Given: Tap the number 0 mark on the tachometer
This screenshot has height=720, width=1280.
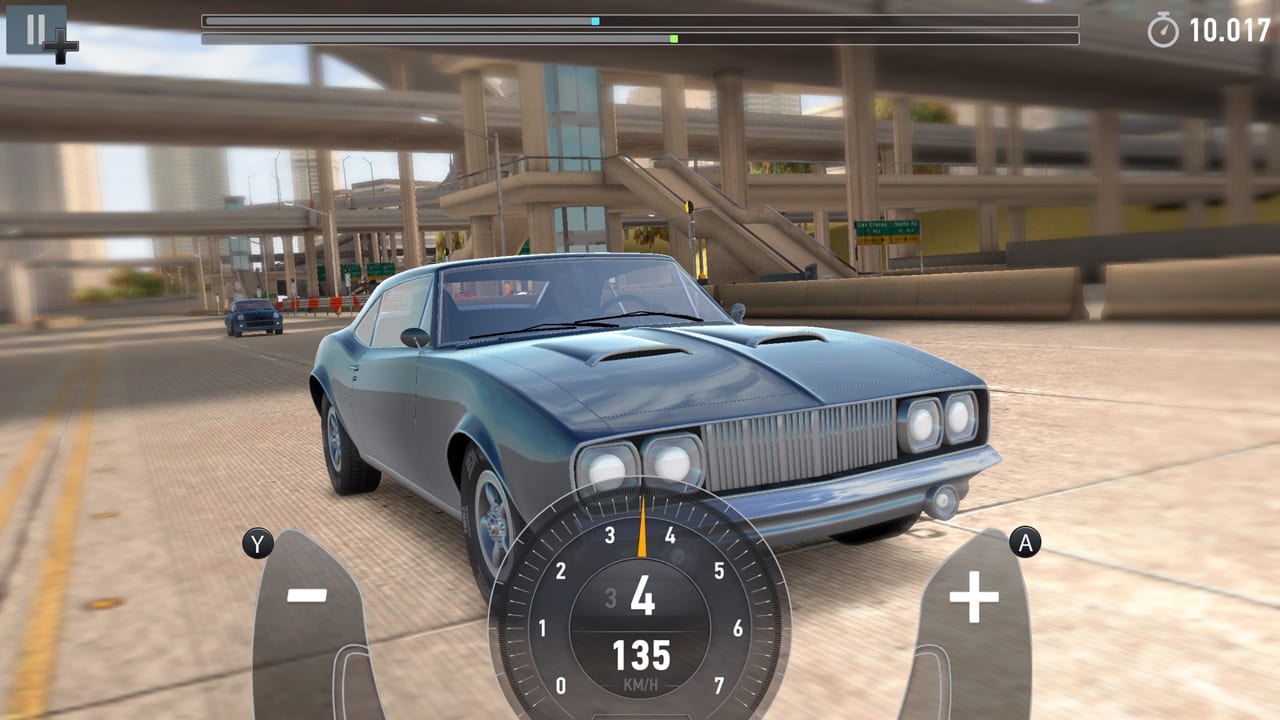Looking at the screenshot, I should [x=560, y=687].
